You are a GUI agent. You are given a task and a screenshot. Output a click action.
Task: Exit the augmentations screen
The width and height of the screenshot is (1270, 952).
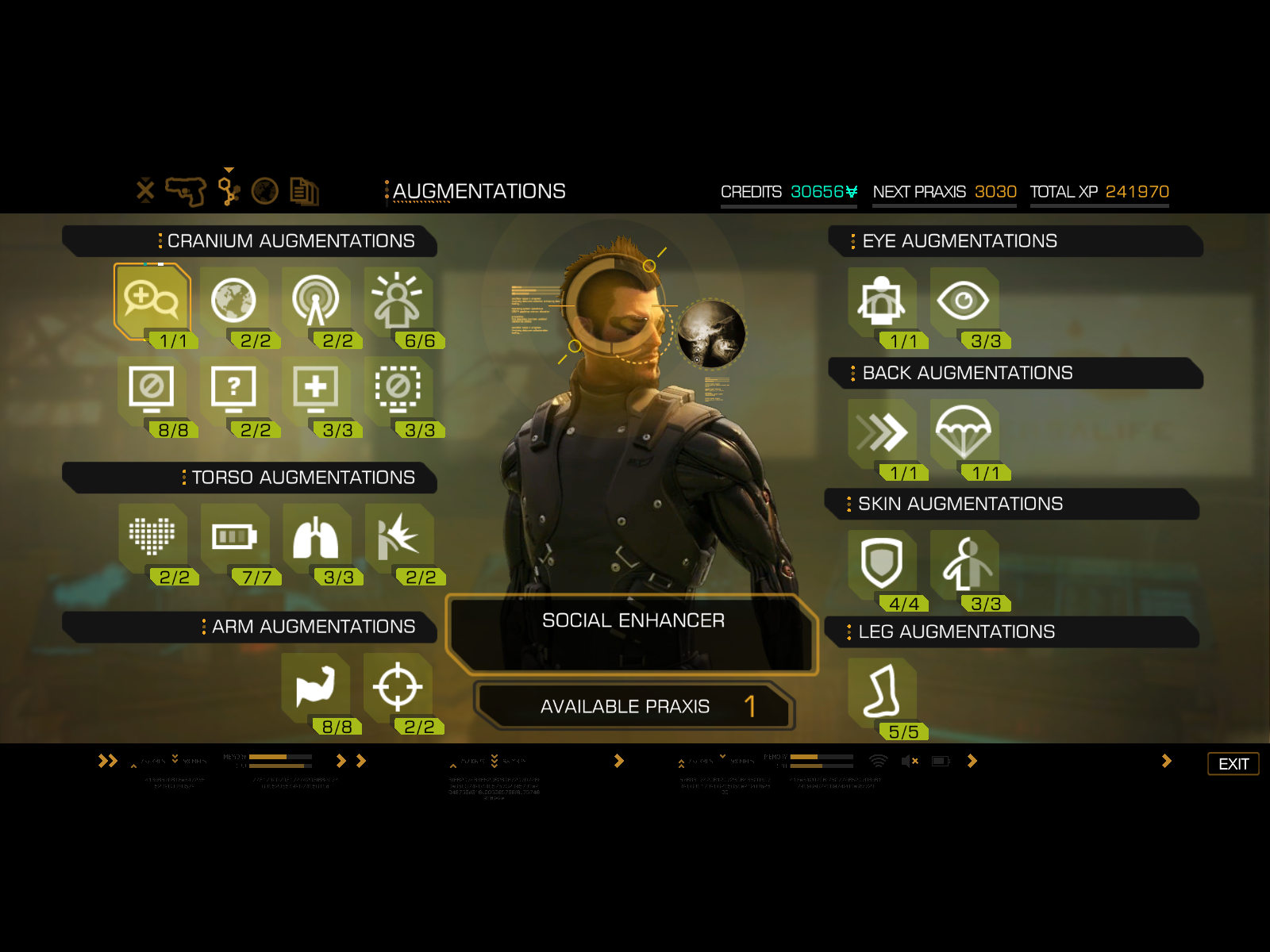(1233, 764)
